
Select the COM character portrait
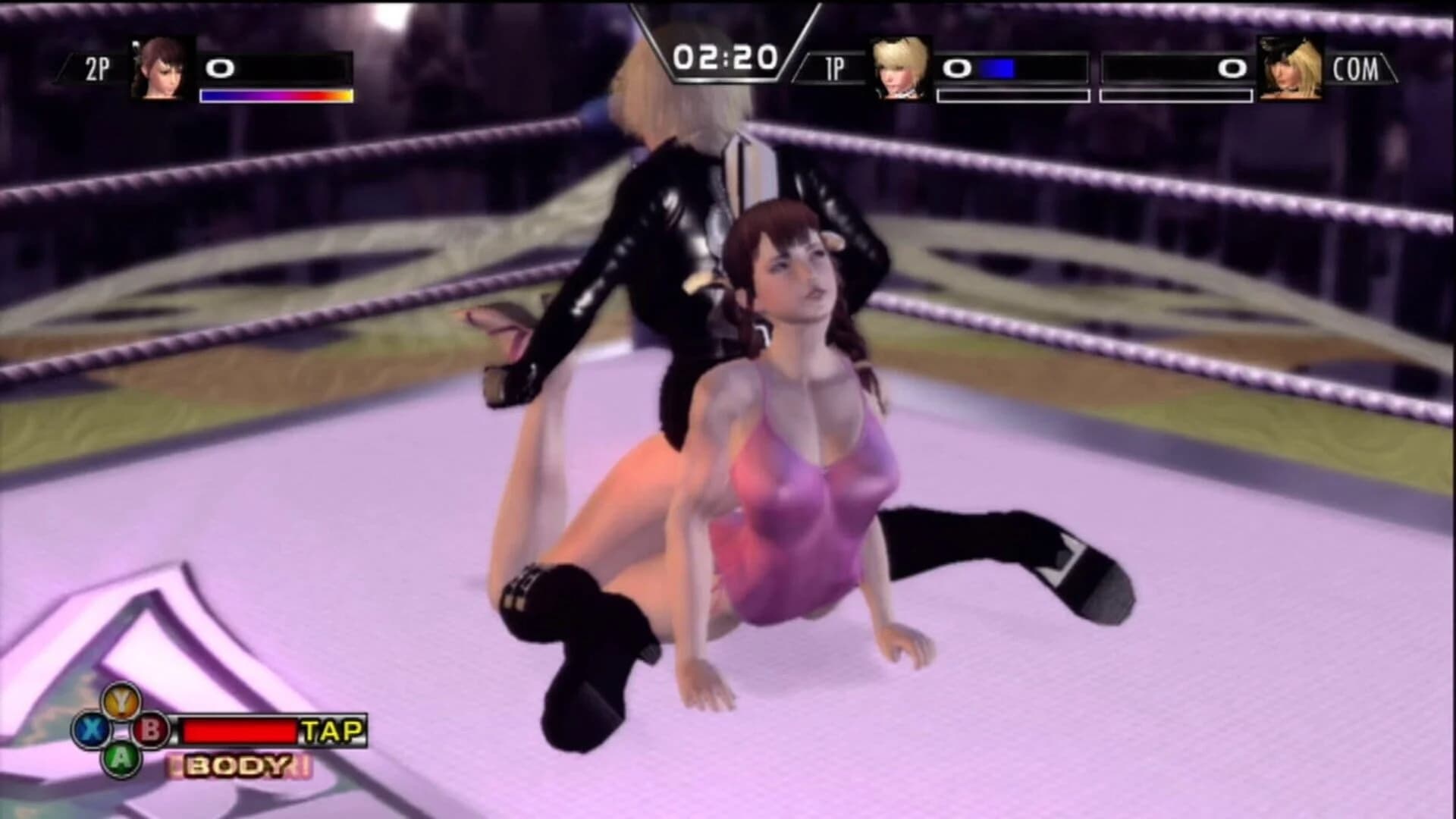[x=1289, y=71]
